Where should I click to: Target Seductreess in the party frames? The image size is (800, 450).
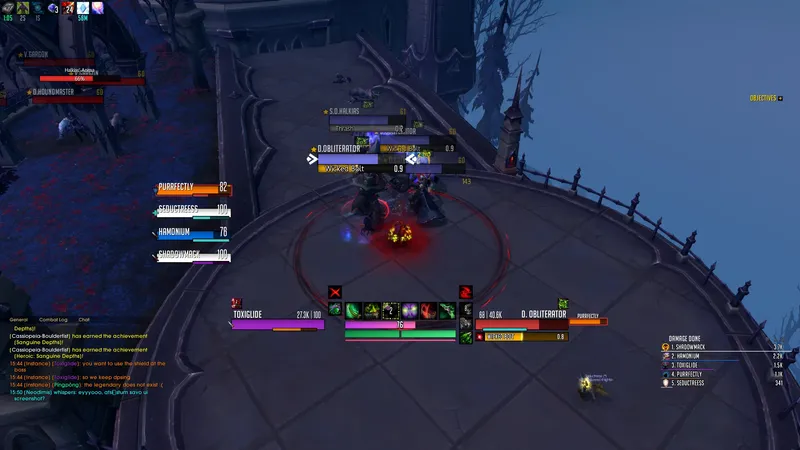pos(194,211)
